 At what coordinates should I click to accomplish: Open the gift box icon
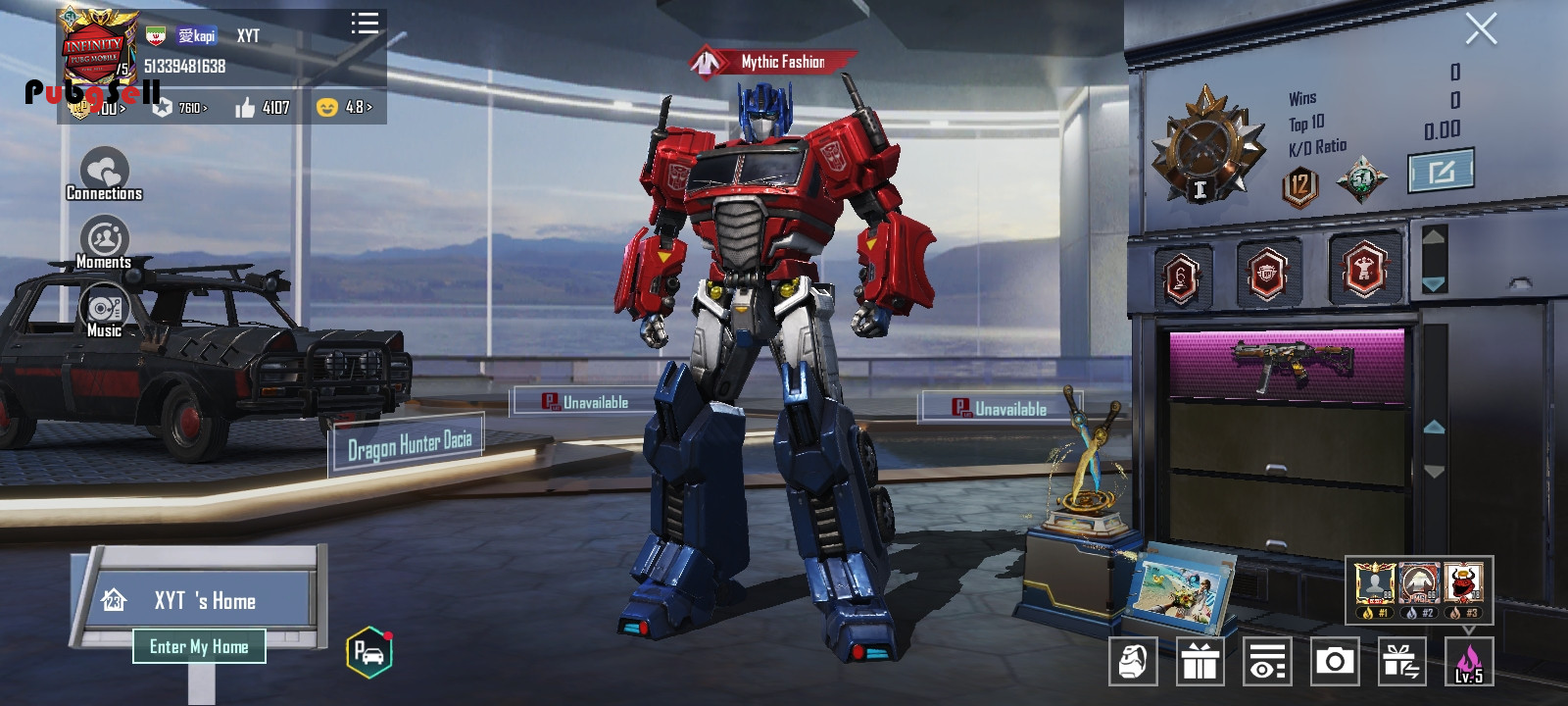(x=1200, y=662)
